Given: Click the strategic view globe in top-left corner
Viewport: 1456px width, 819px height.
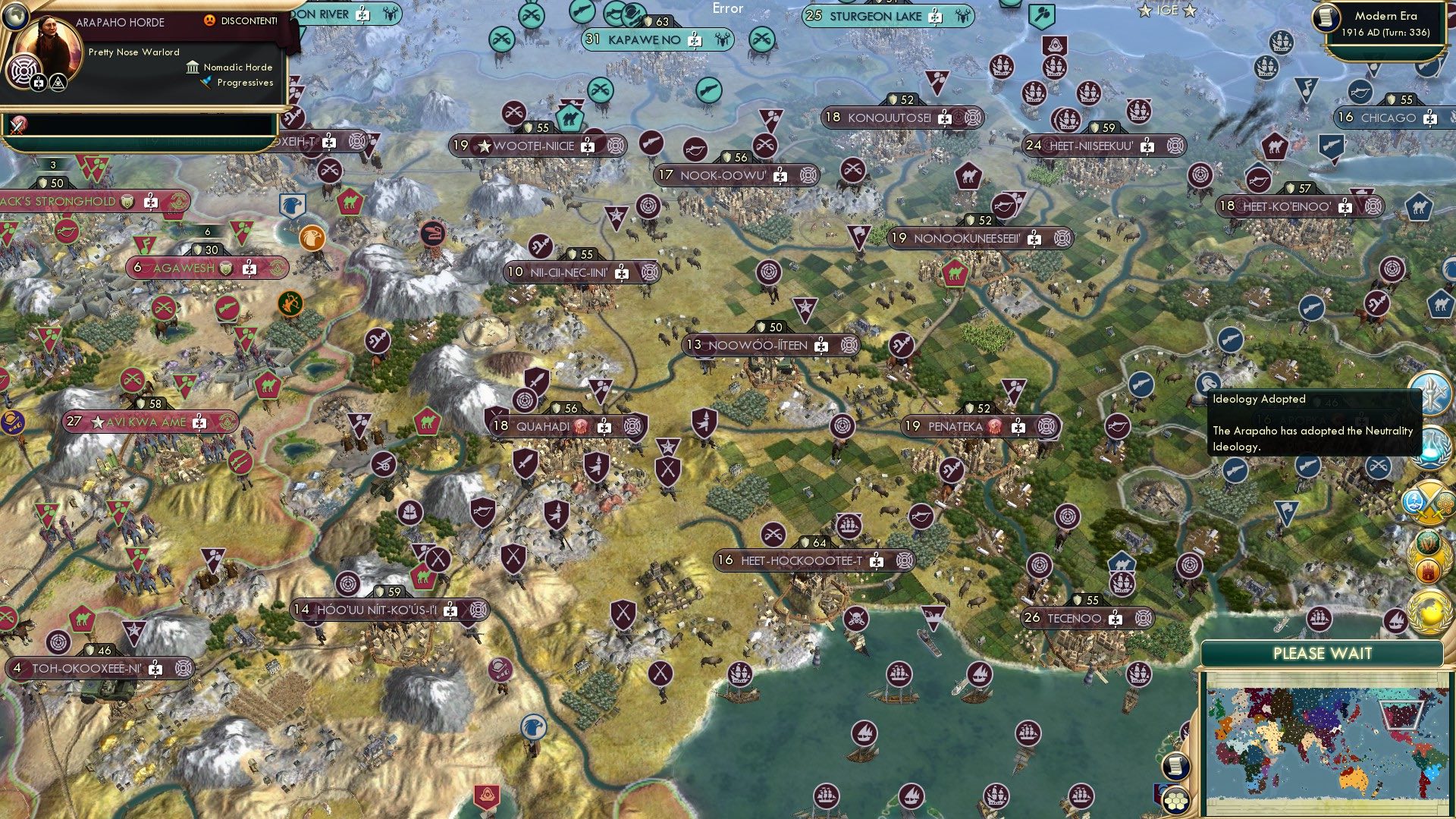Looking at the screenshot, I should tap(16, 18).
